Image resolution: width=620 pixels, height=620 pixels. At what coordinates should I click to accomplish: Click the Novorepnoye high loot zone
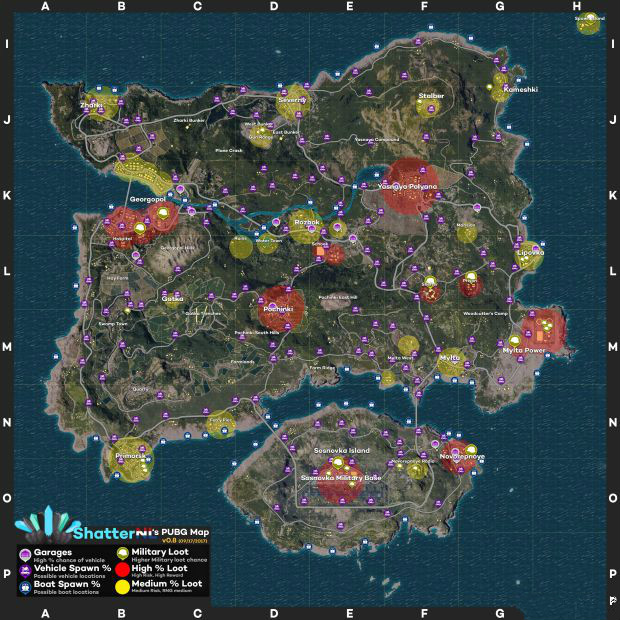click(x=460, y=455)
